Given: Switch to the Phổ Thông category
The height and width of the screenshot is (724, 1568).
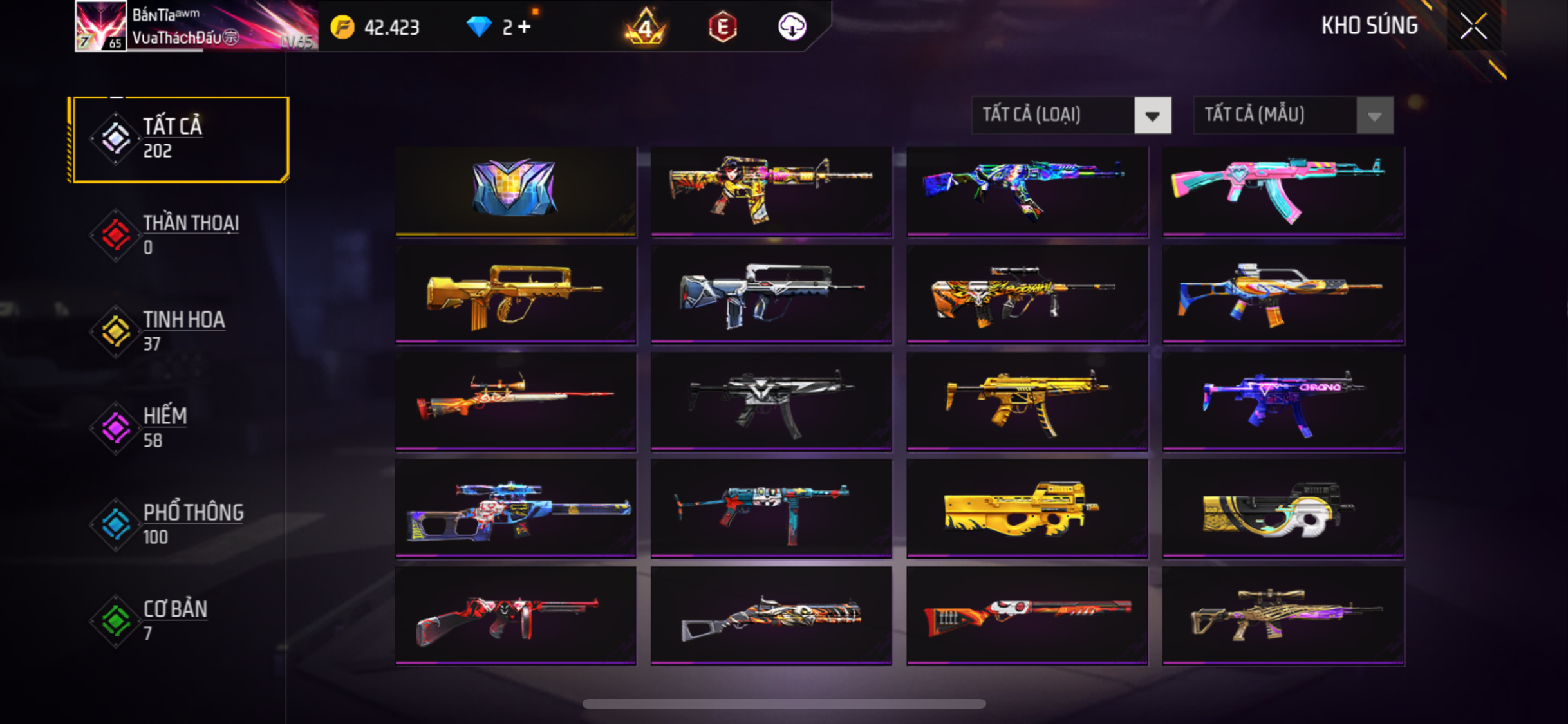Looking at the screenshot, I should click(180, 524).
